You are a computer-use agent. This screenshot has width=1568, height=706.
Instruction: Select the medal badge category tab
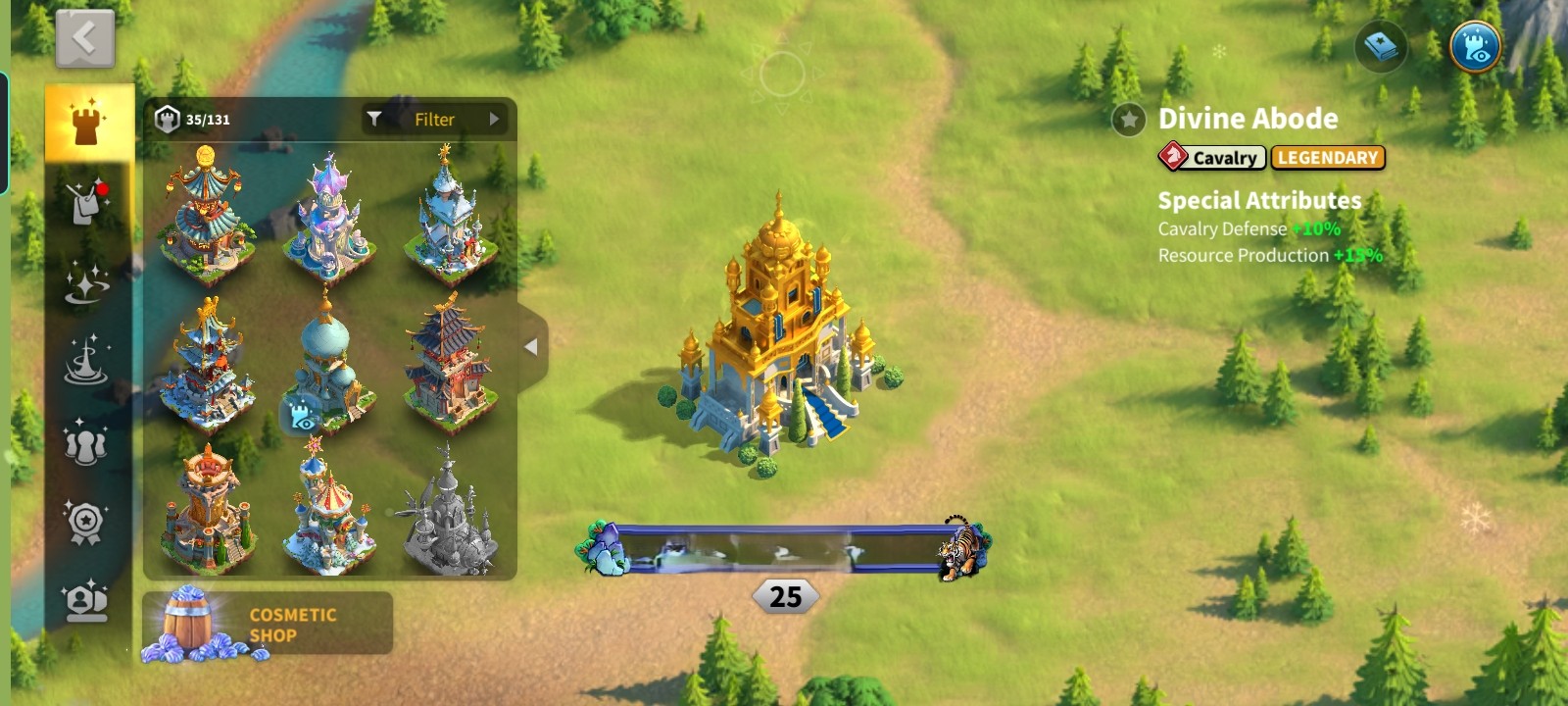click(86, 522)
